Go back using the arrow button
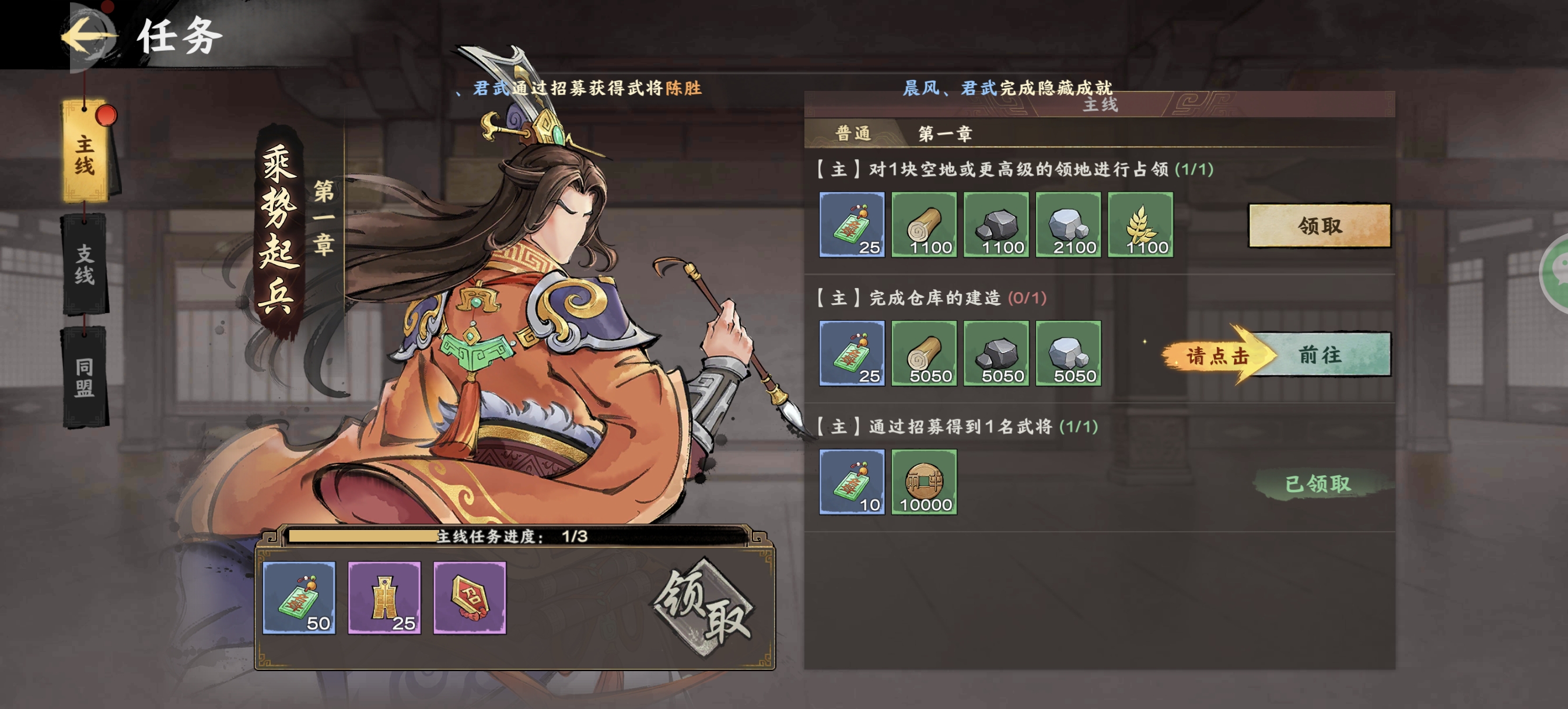 click(88, 36)
